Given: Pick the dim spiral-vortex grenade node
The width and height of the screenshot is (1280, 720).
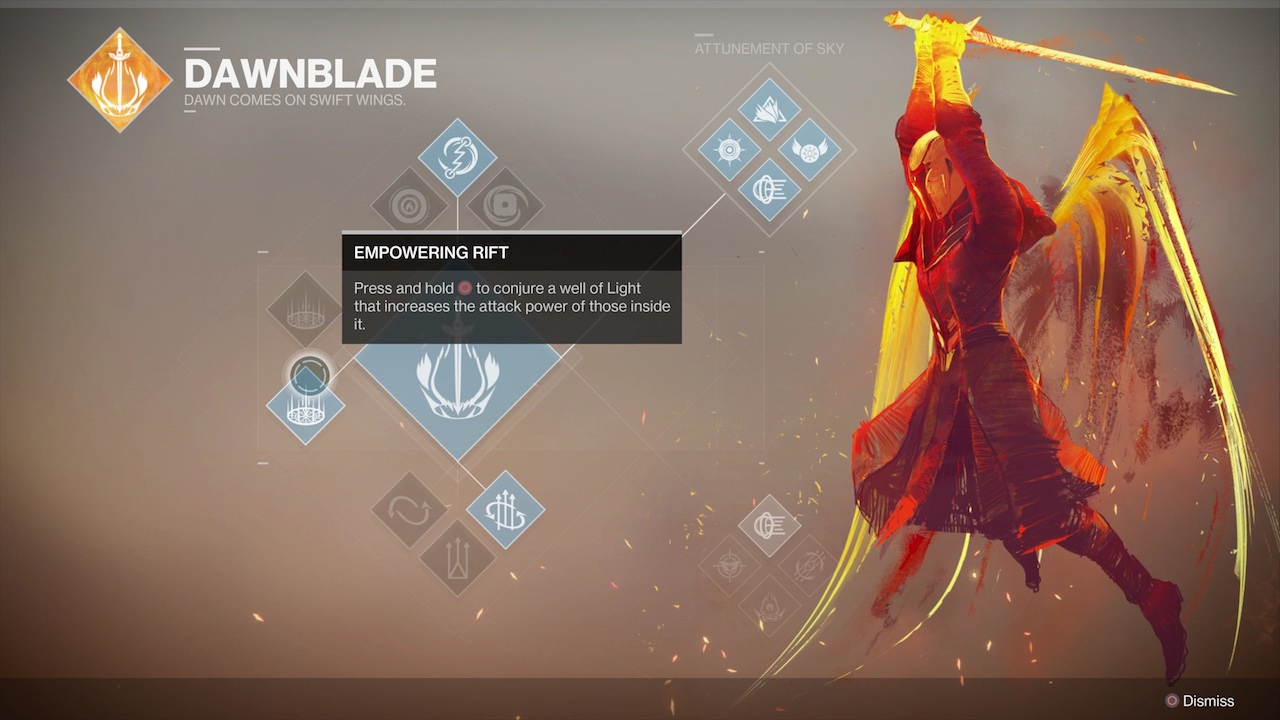Looking at the screenshot, I should click(505, 206).
